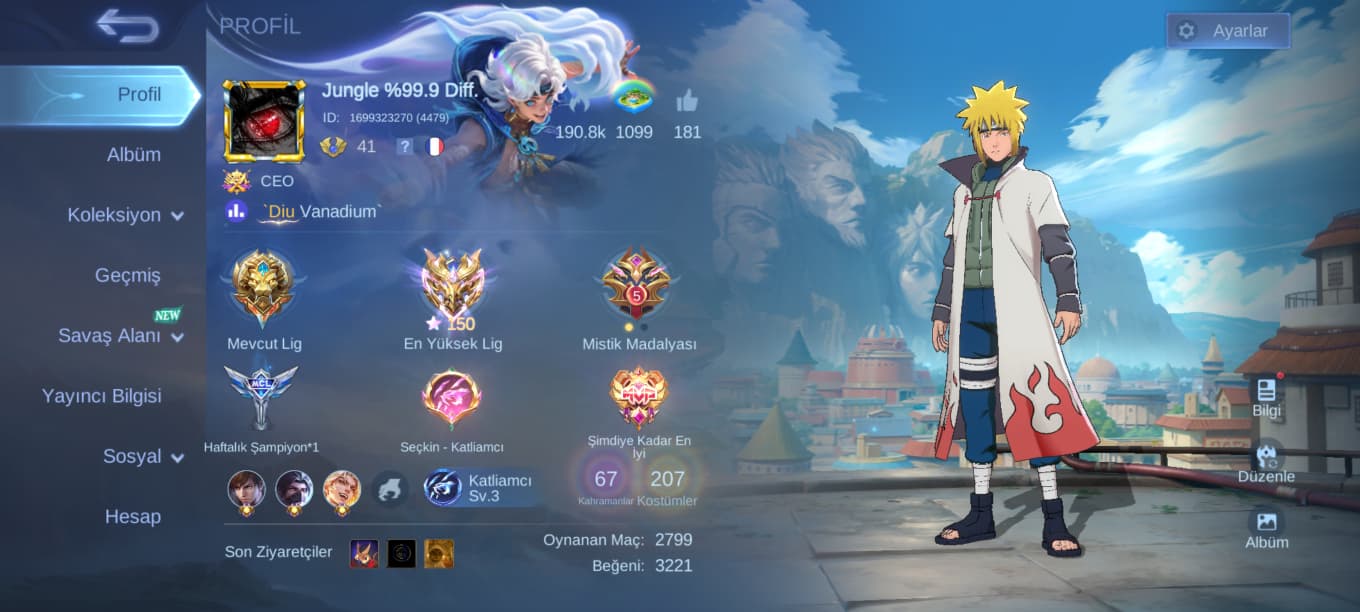Open Ayarlar settings
The width and height of the screenshot is (1360, 612).
pos(1227,31)
